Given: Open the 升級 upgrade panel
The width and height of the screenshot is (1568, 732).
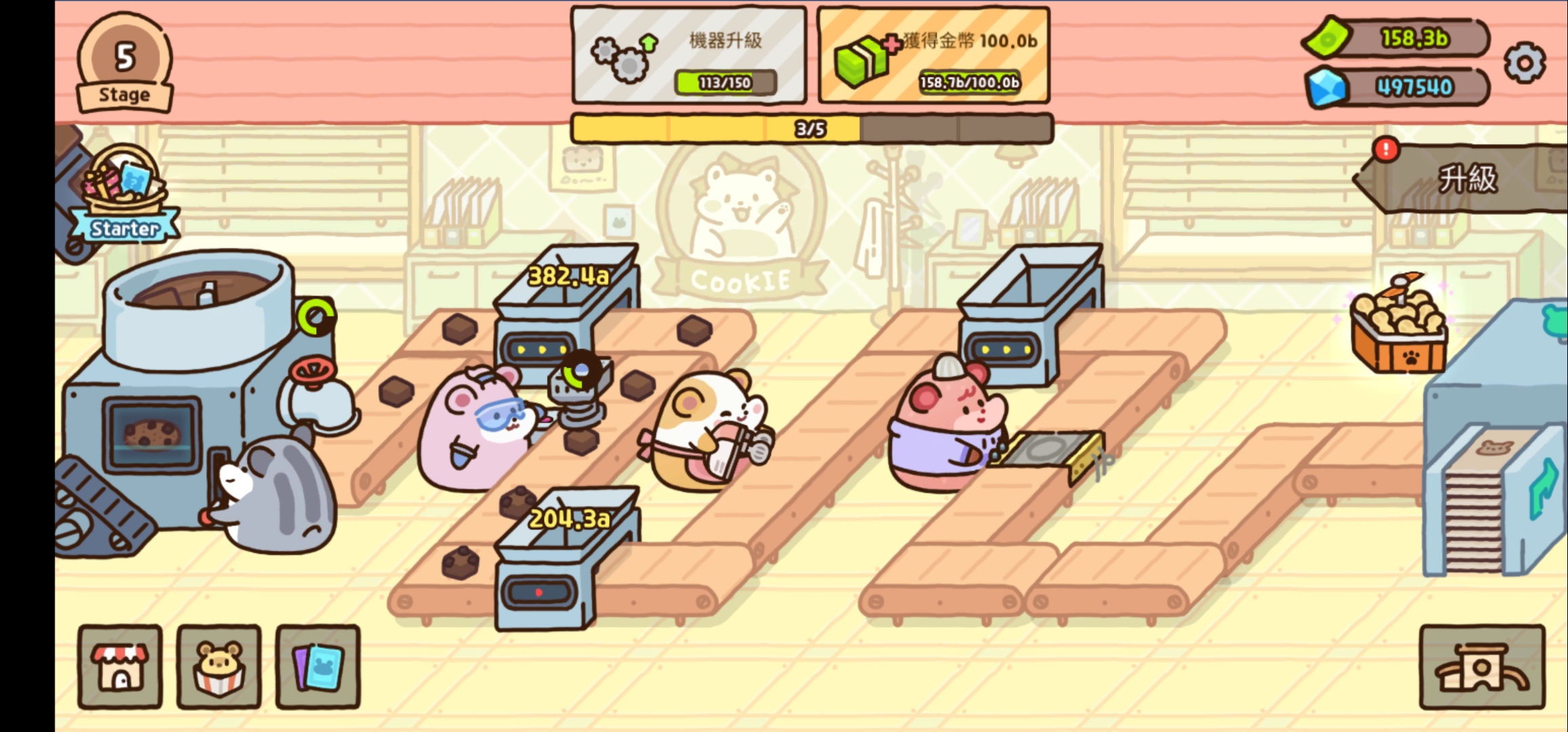Looking at the screenshot, I should [x=1465, y=179].
